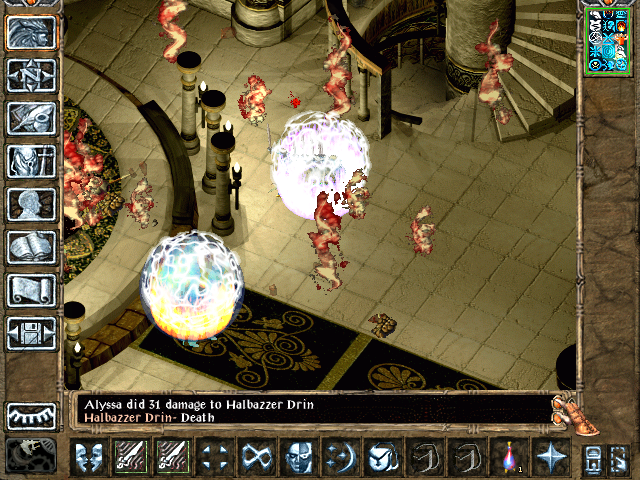Return to the game view from sidebar

pos(31,33)
